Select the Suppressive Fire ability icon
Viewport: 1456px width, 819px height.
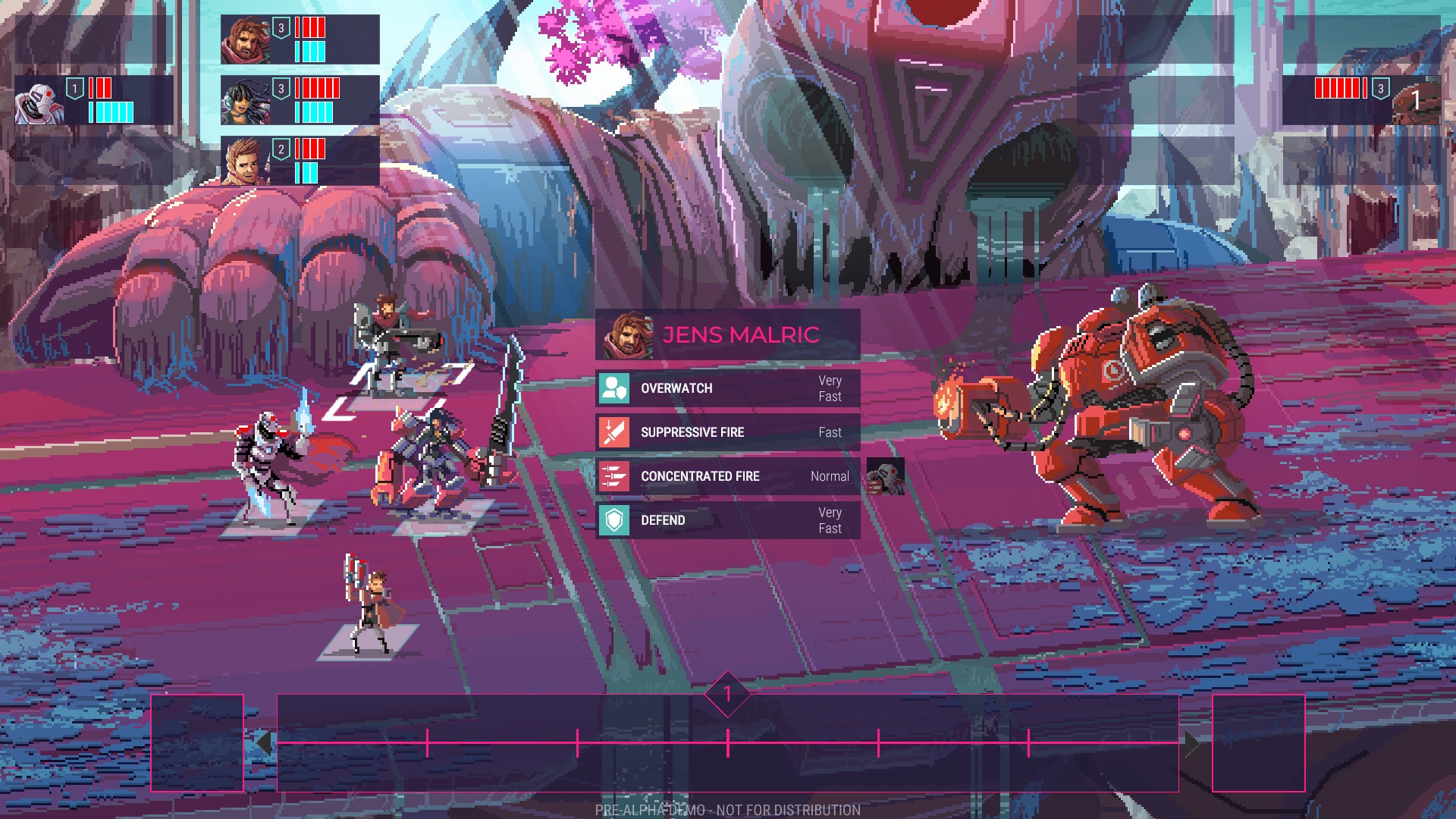tap(616, 431)
